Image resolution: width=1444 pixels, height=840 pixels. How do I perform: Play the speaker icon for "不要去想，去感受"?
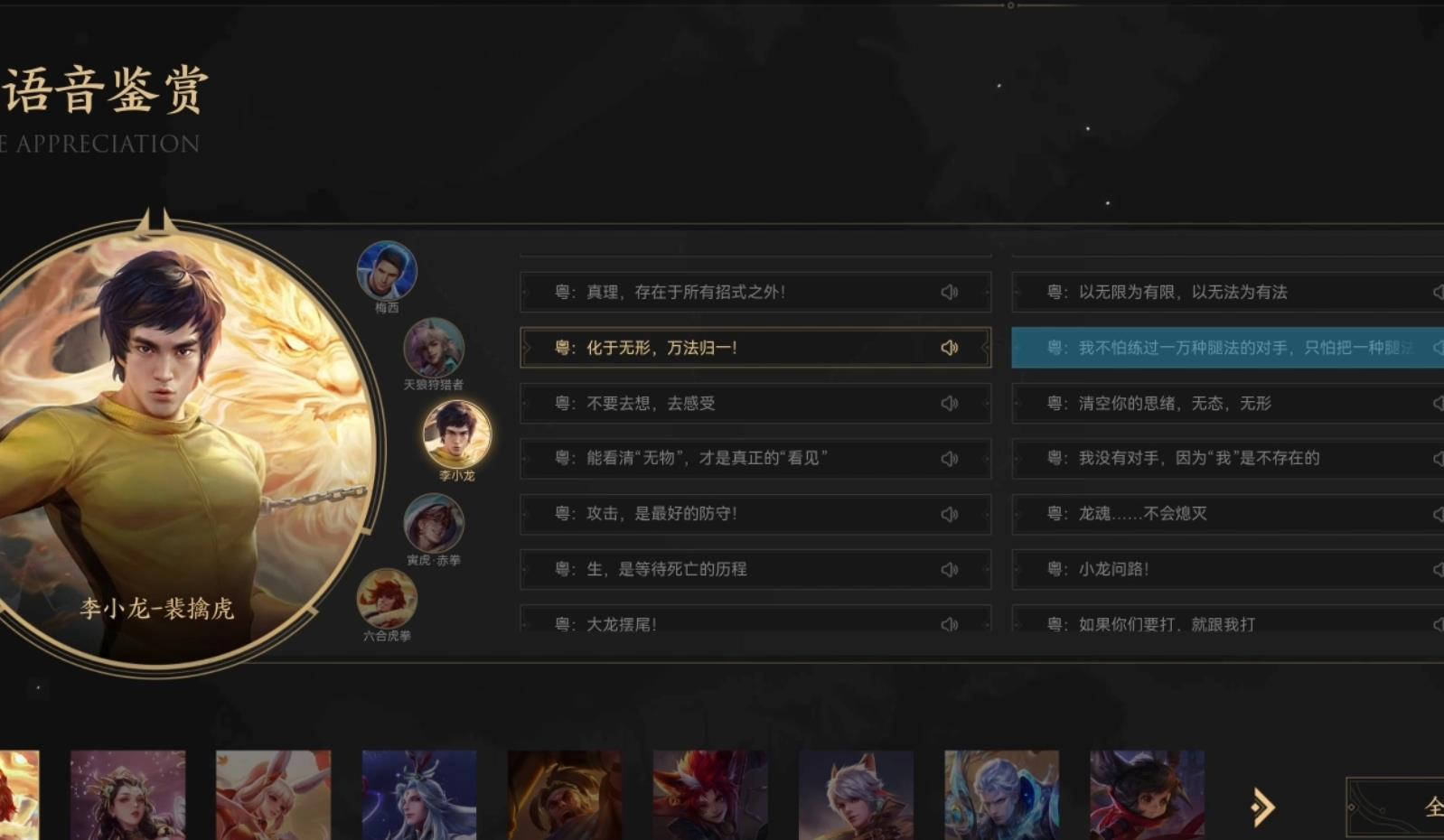click(x=949, y=403)
